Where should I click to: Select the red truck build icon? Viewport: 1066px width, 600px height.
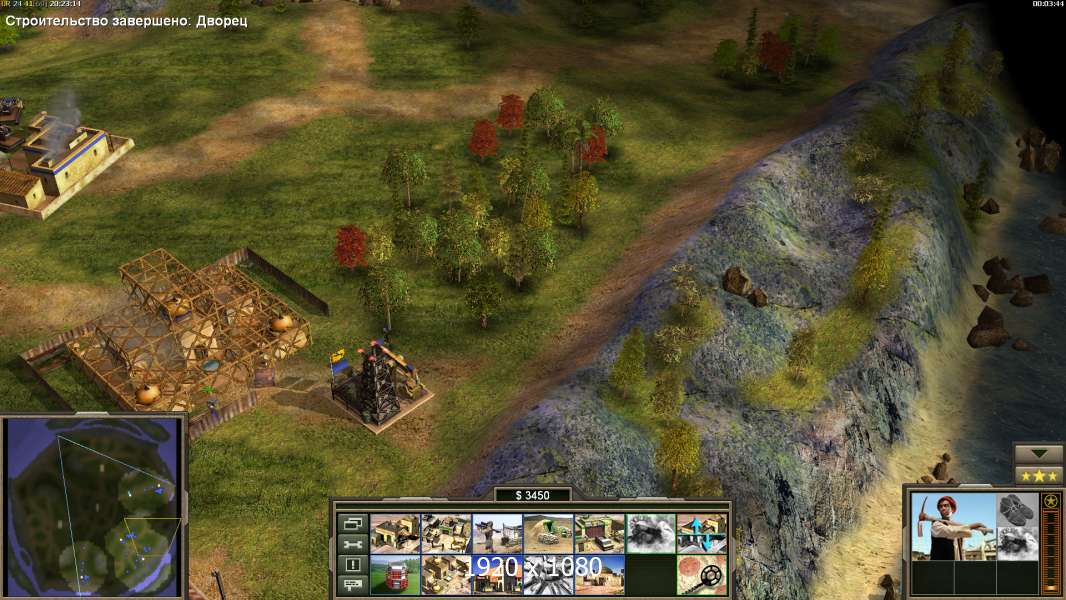(395, 574)
